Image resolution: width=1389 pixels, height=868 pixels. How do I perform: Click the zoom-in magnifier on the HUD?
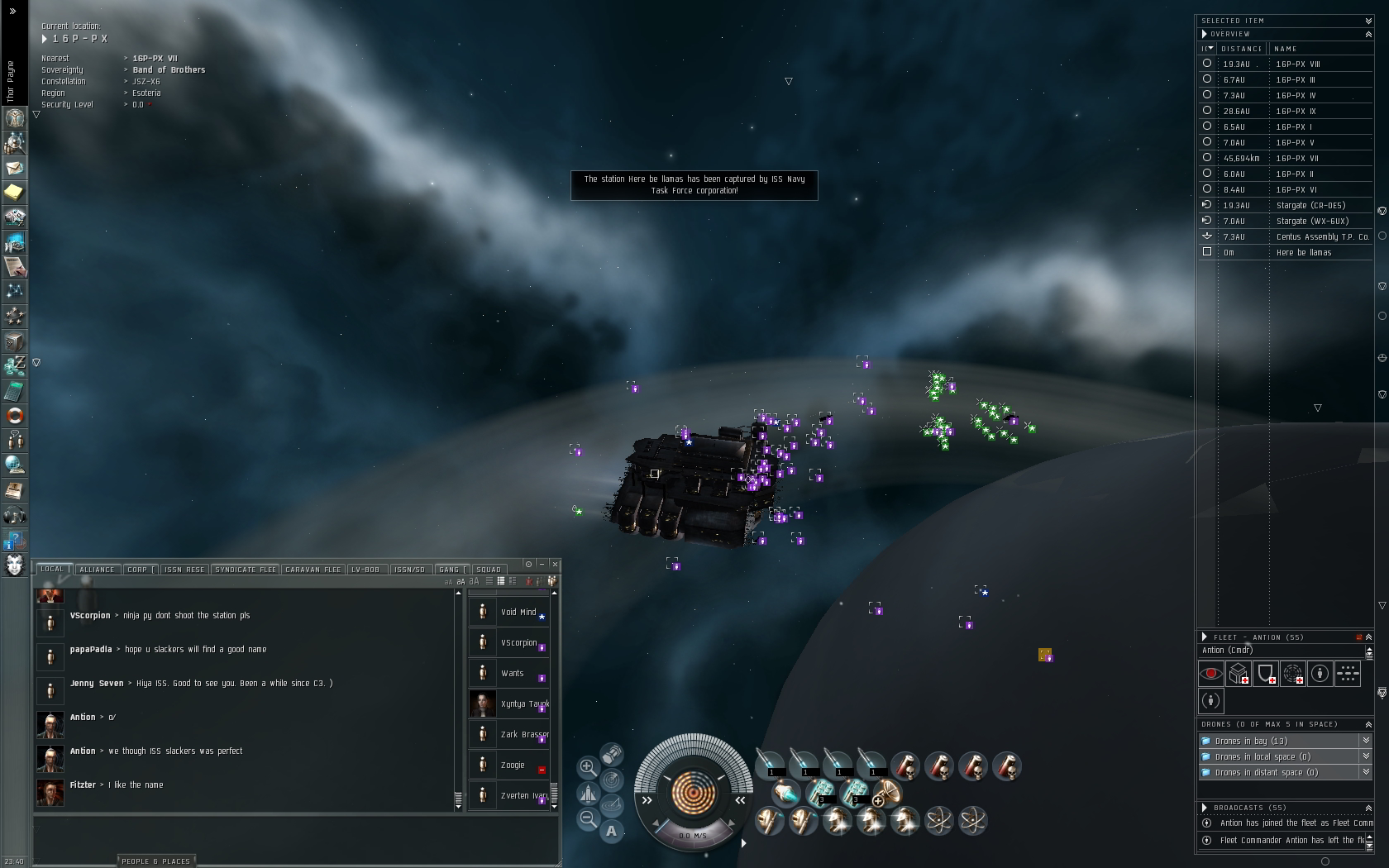click(x=587, y=766)
